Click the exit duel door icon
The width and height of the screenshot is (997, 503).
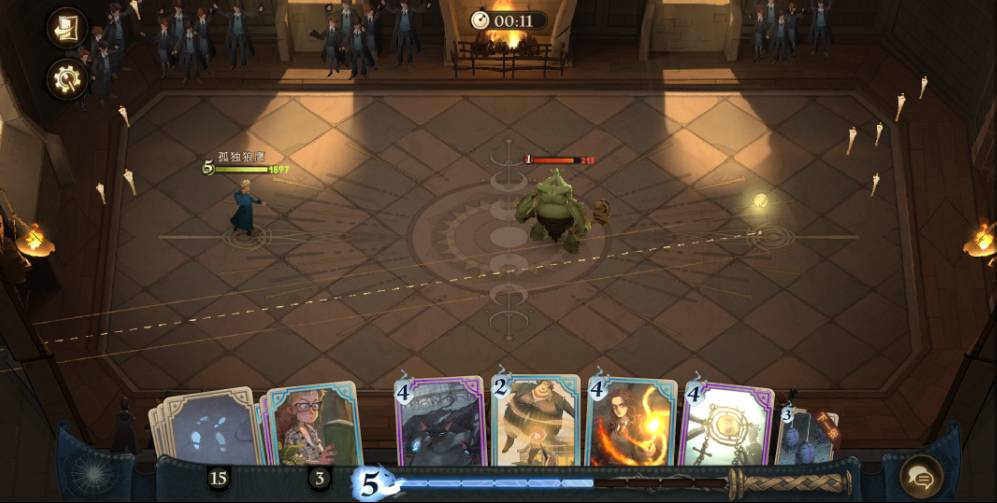[67, 28]
